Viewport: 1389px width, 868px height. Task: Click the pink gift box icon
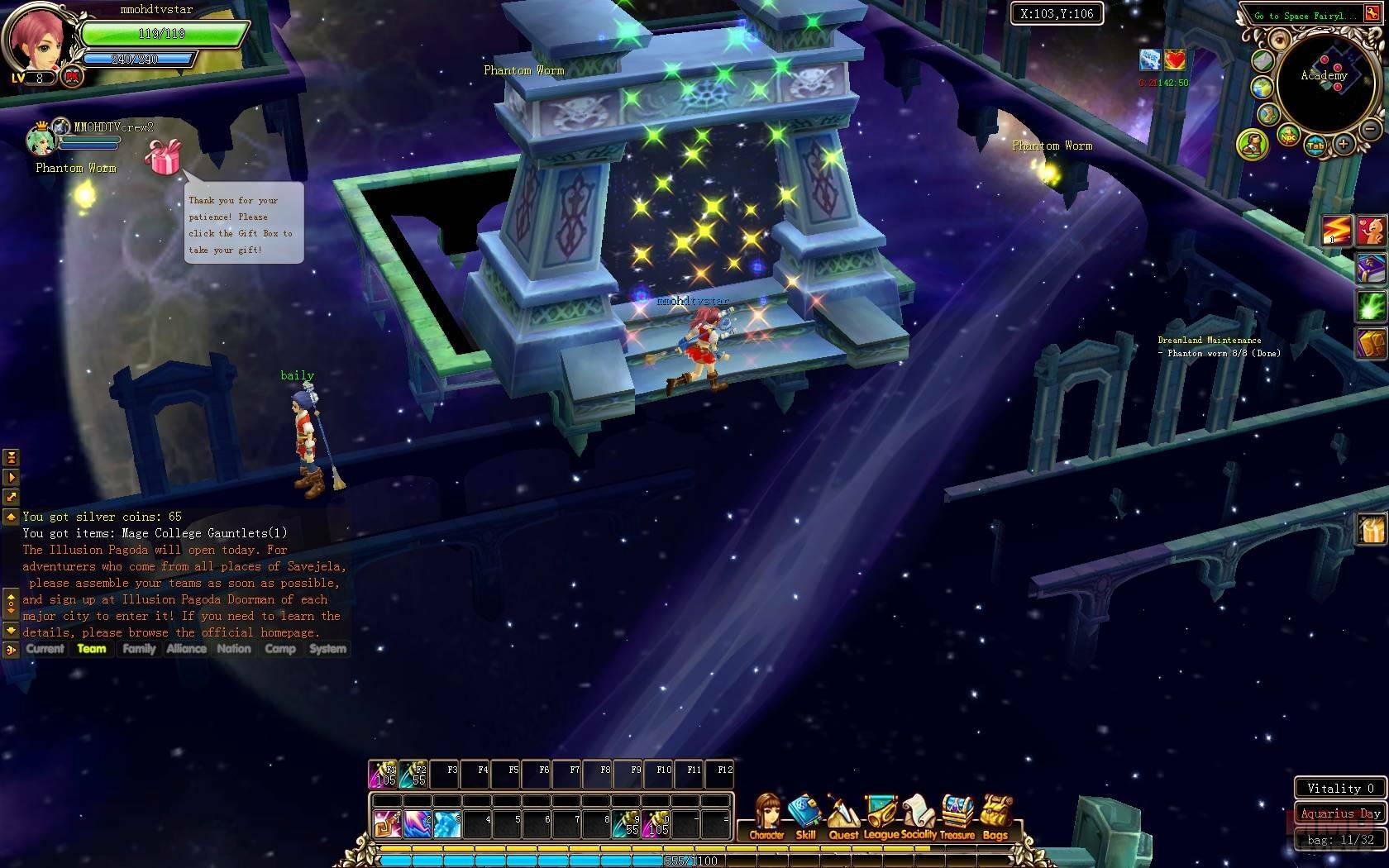click(163, 156)
